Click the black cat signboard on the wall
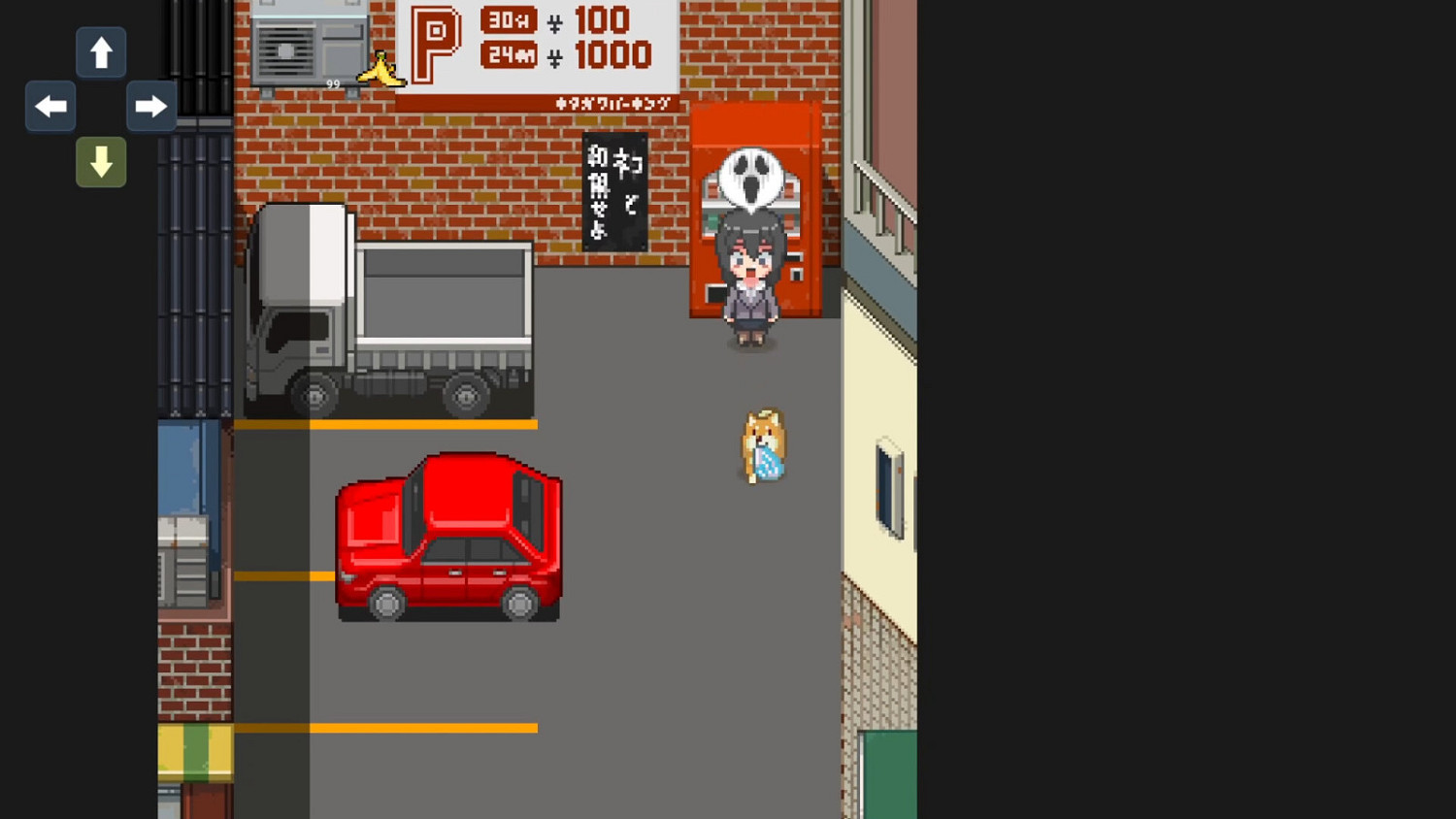Image resolution: width=1456 pixels, height=819 pixels. click(x=614, y=189)
